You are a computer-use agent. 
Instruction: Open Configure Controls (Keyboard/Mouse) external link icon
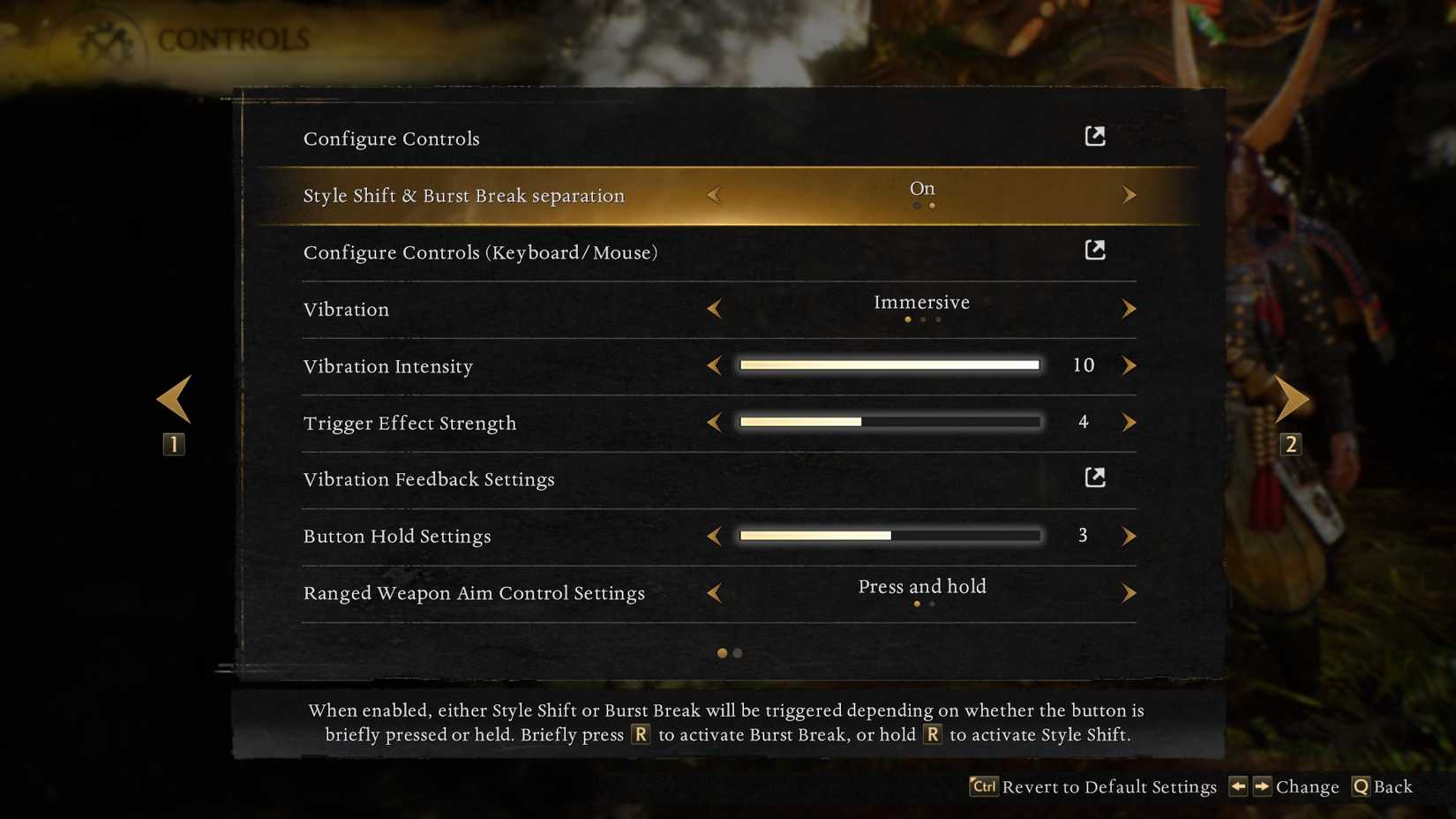click(1094, 249)
